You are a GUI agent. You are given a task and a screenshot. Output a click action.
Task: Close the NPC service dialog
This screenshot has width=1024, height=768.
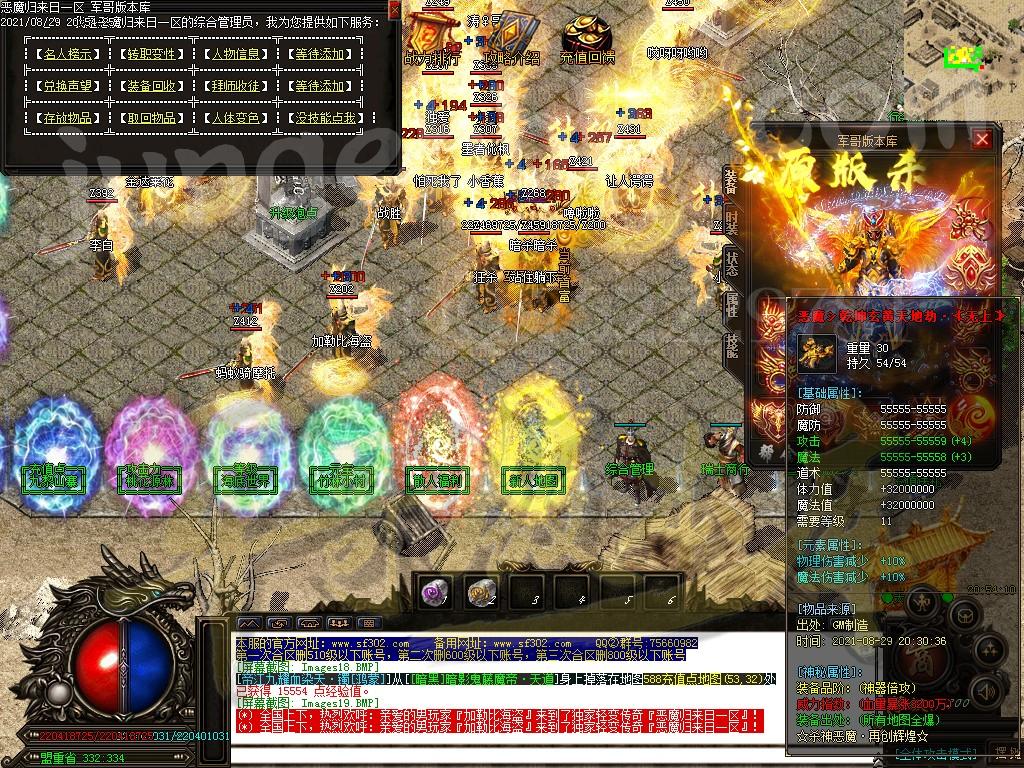click(x=393, y=10)
